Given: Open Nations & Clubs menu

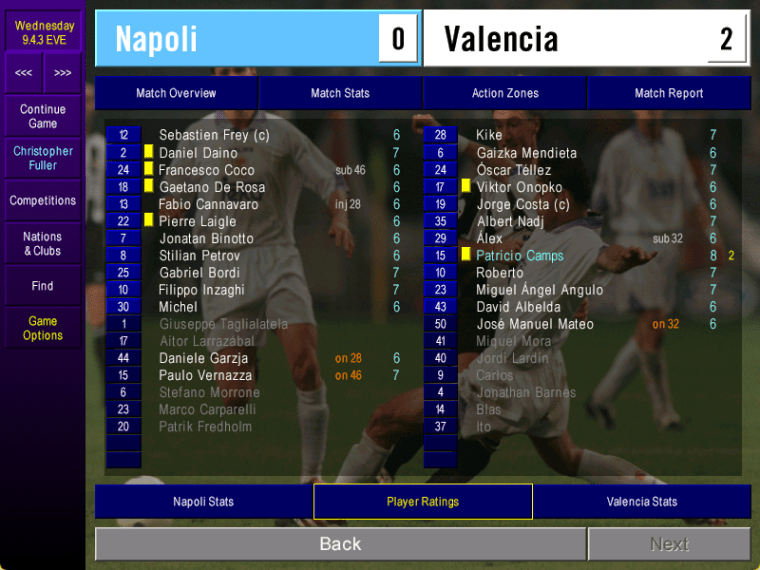Looking at the screenshot, I should tap(43, 244).
